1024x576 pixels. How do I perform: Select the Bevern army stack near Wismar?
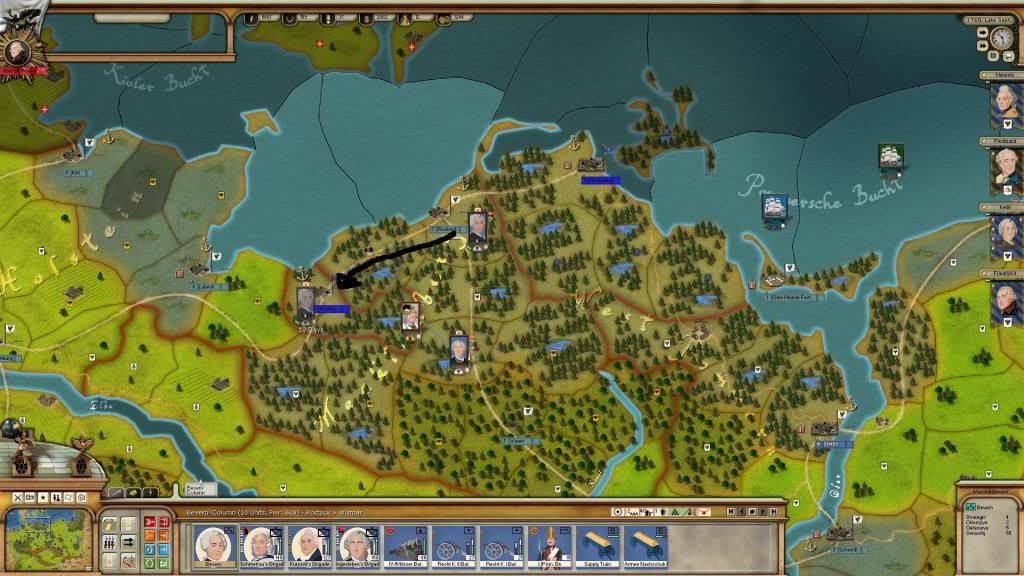tap(307, 305)
